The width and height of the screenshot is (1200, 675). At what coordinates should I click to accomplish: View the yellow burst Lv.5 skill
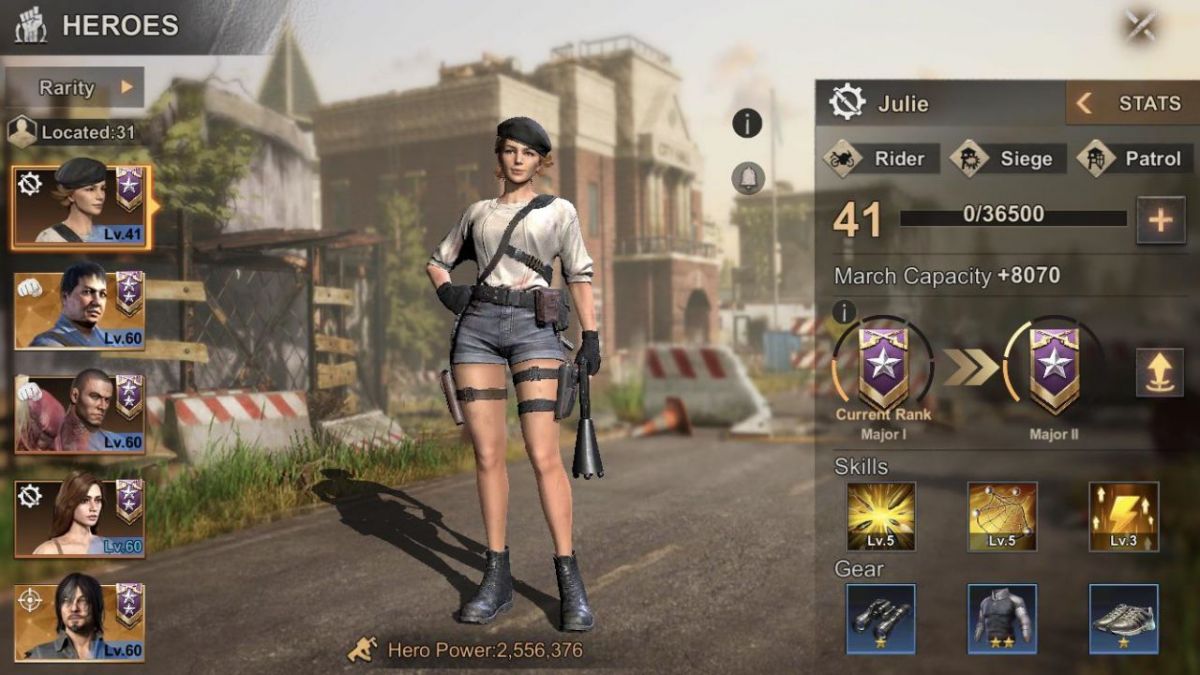[881, 516]
